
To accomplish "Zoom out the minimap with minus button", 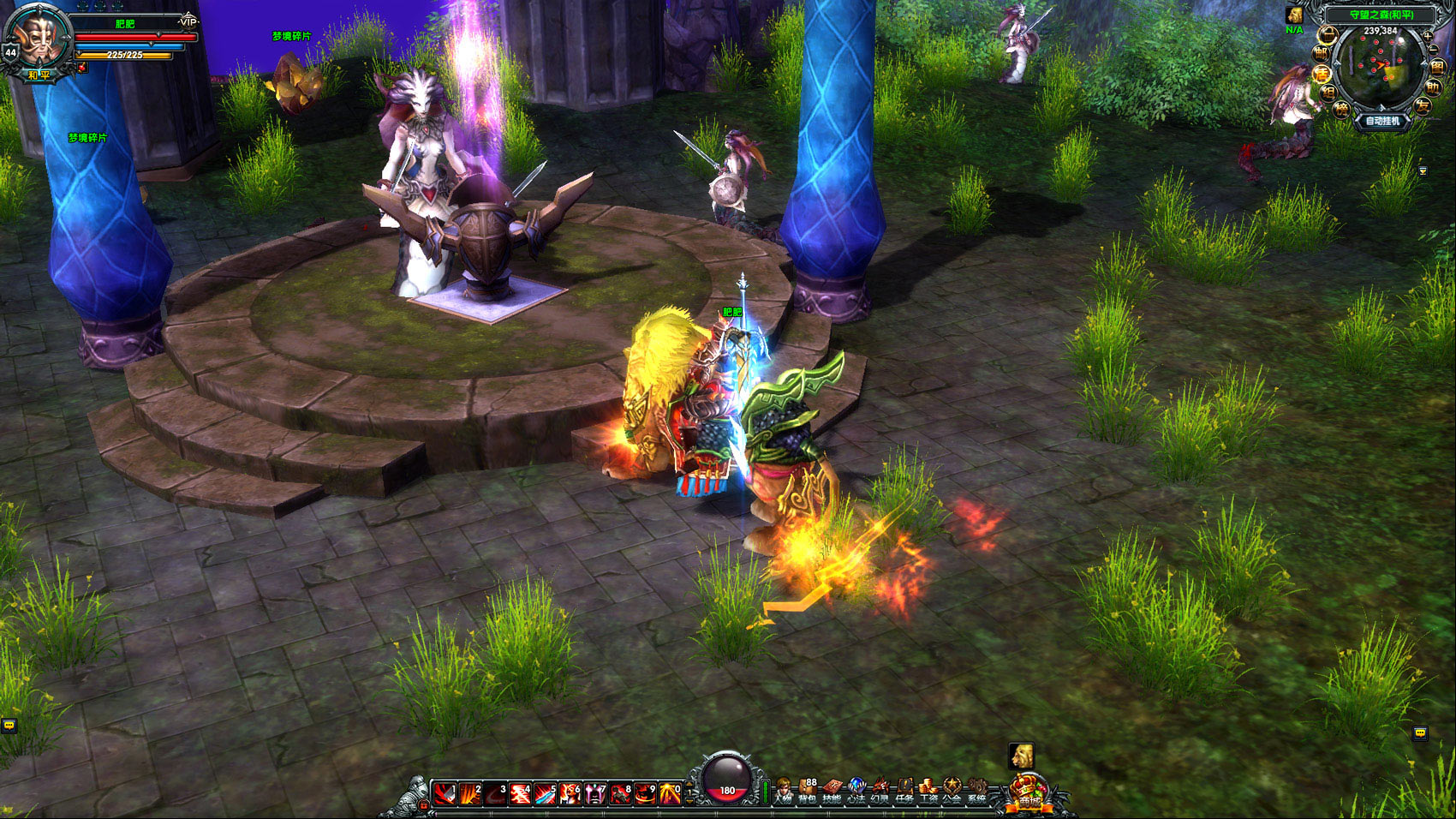I will pyautogui.click(x=1434, y=50).
